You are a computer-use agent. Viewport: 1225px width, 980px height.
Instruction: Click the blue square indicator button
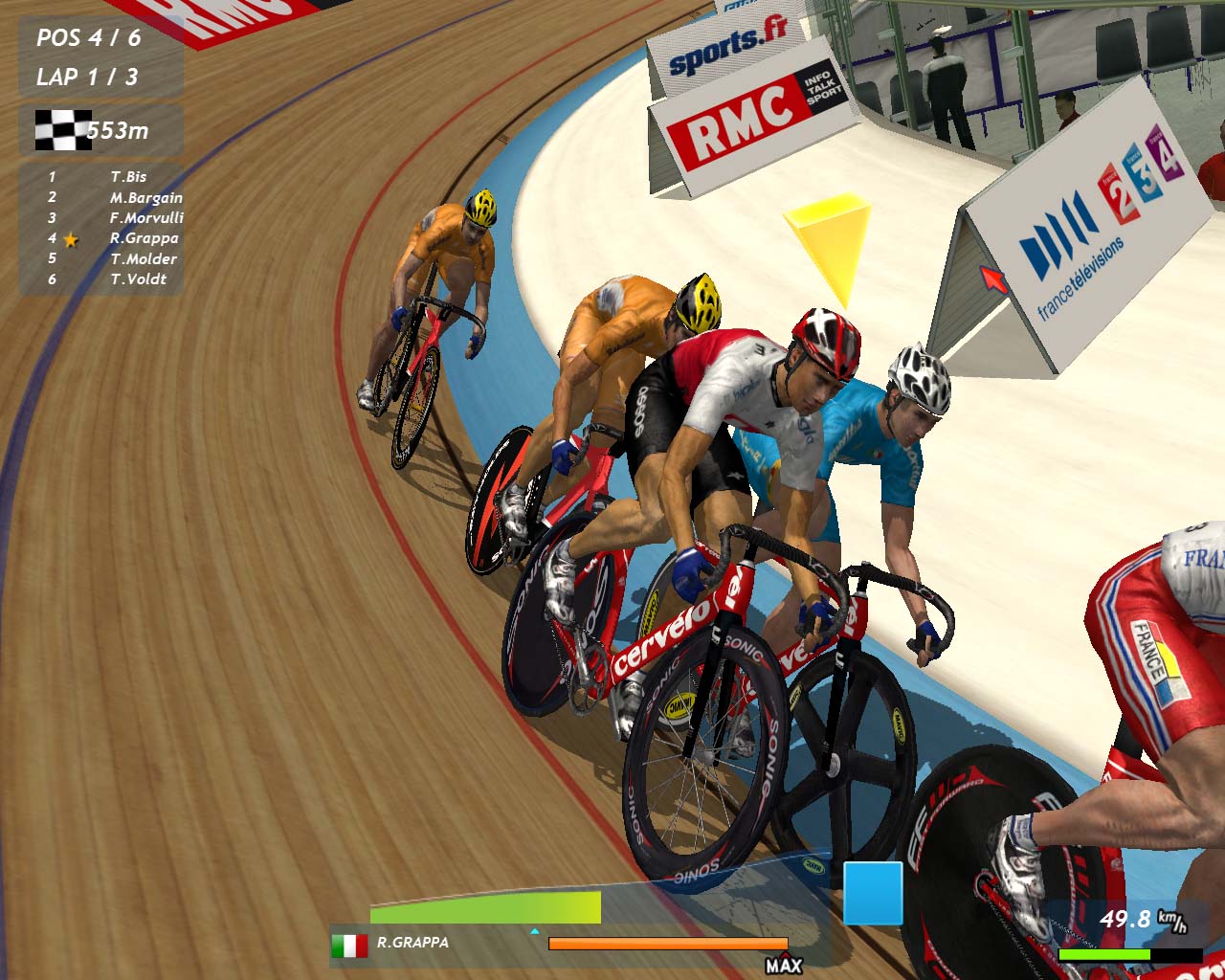(873, 893)
